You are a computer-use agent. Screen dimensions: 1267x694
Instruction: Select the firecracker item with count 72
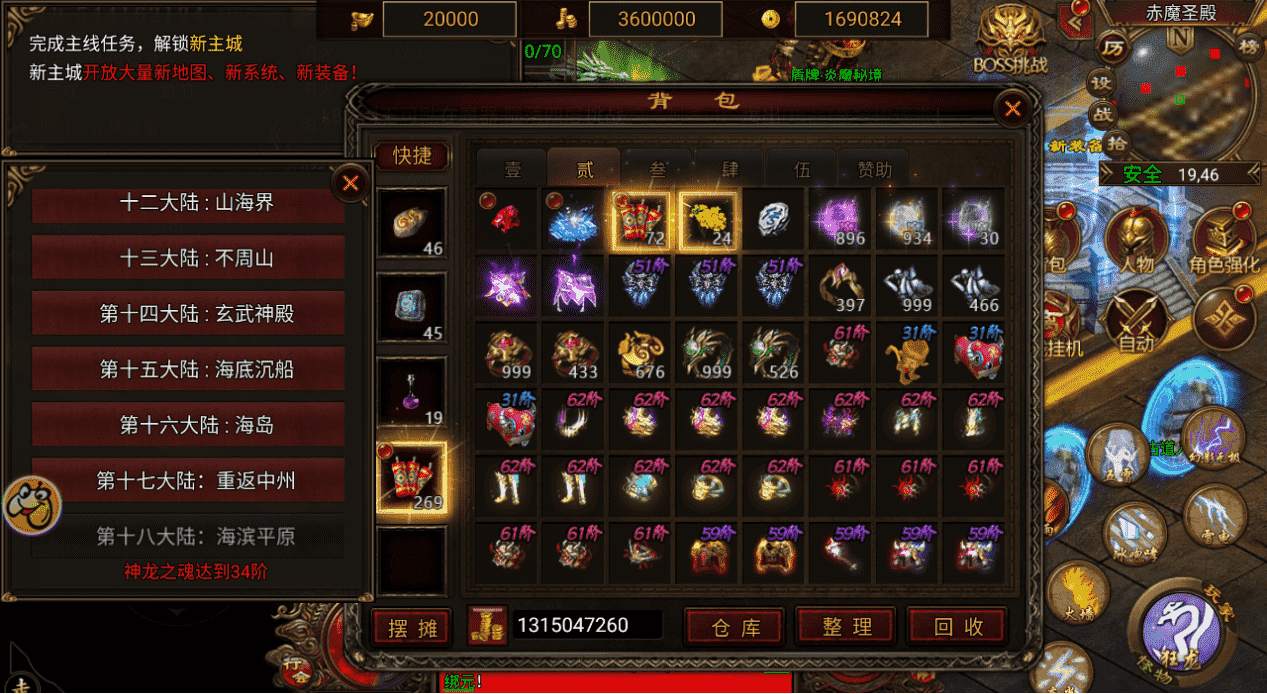click(x=640, y=220)
